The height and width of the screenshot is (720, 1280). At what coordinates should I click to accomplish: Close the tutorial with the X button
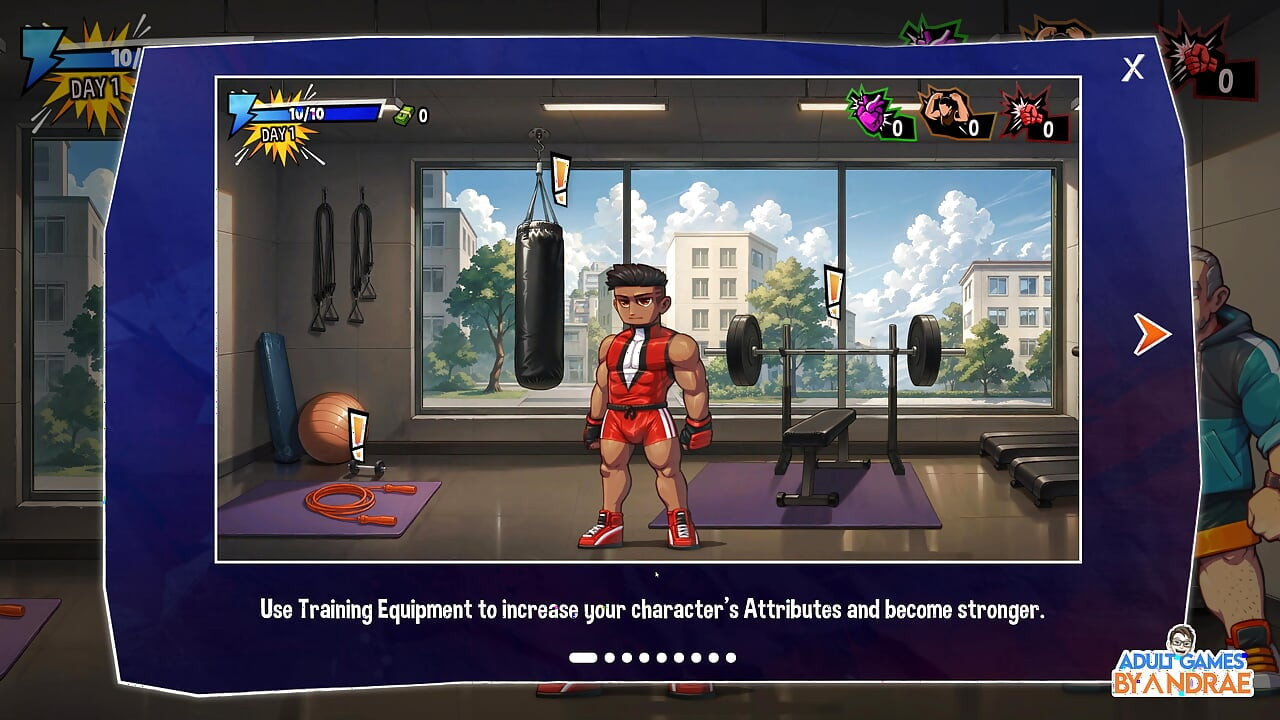pyautogui.click(x=1133, y=68)
